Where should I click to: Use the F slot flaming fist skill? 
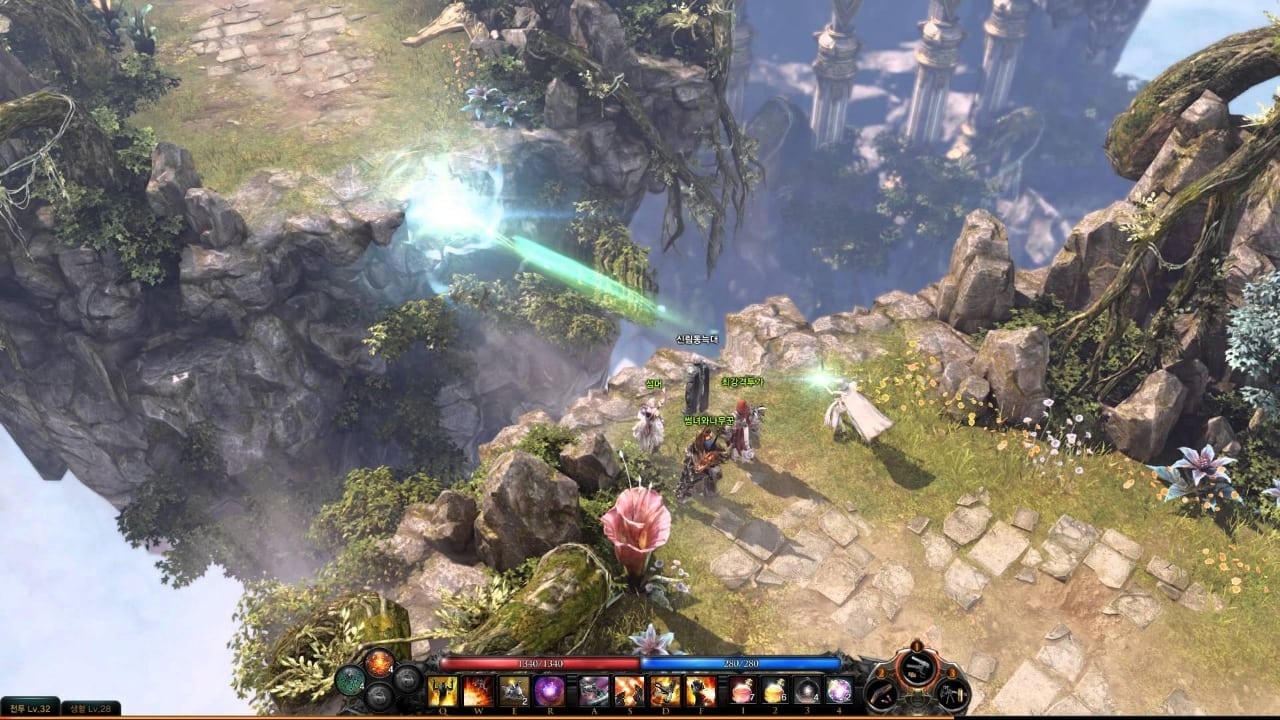[x=701, y=690]
